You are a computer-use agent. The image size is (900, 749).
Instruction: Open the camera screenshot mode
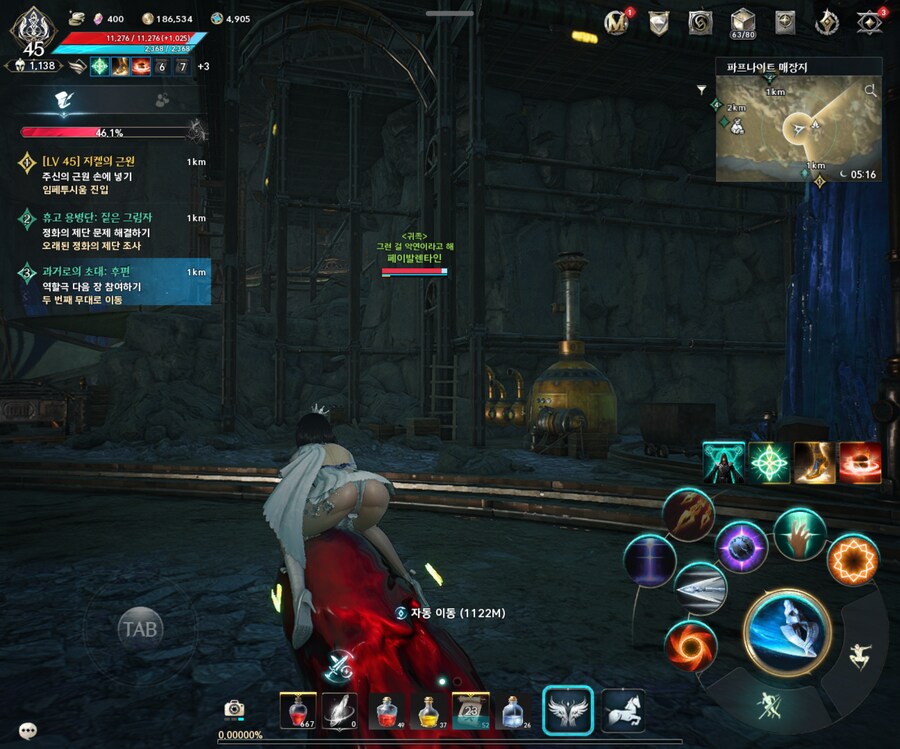(x=235, y=709)
